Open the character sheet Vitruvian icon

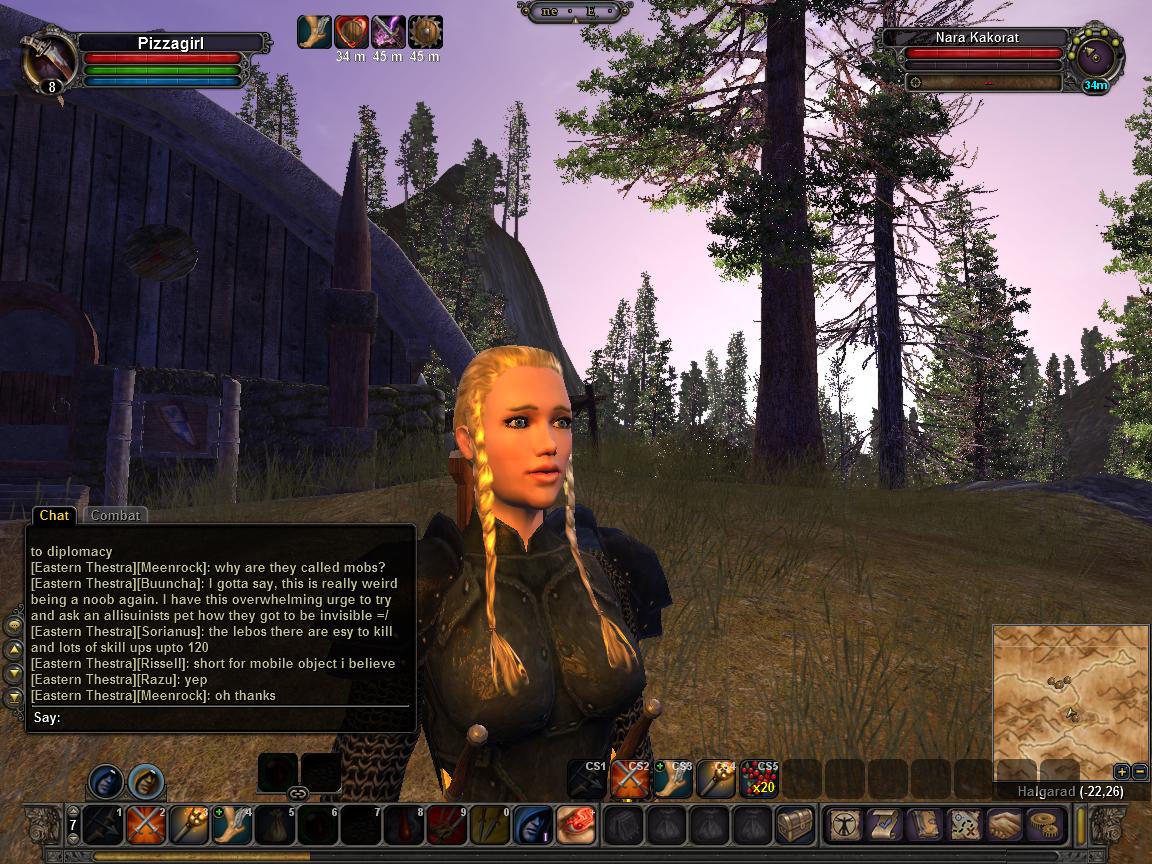point(844,825)
